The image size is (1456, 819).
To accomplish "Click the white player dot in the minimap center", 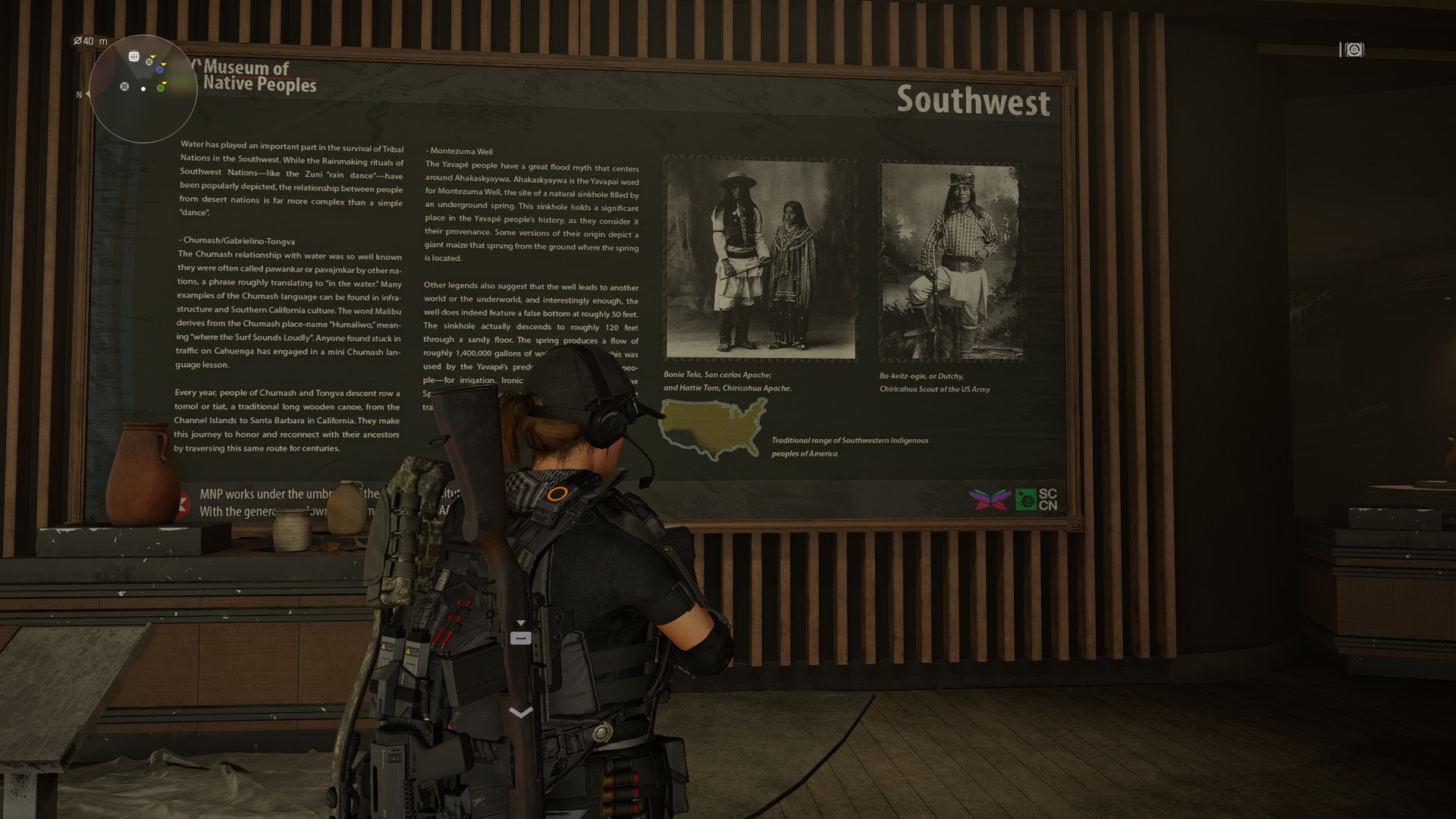I will tap(143, 89).
